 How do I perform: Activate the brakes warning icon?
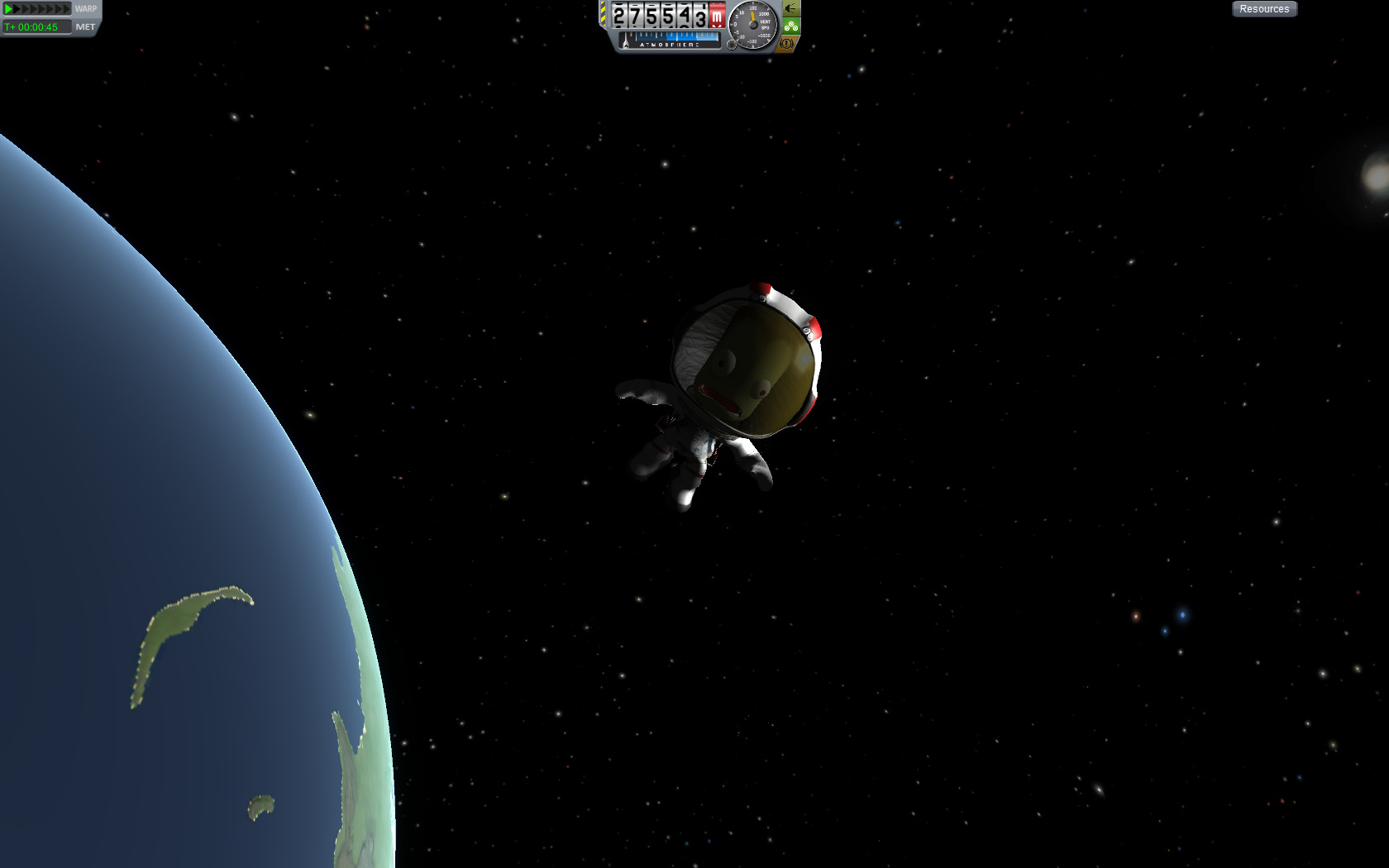pos(787,43)
